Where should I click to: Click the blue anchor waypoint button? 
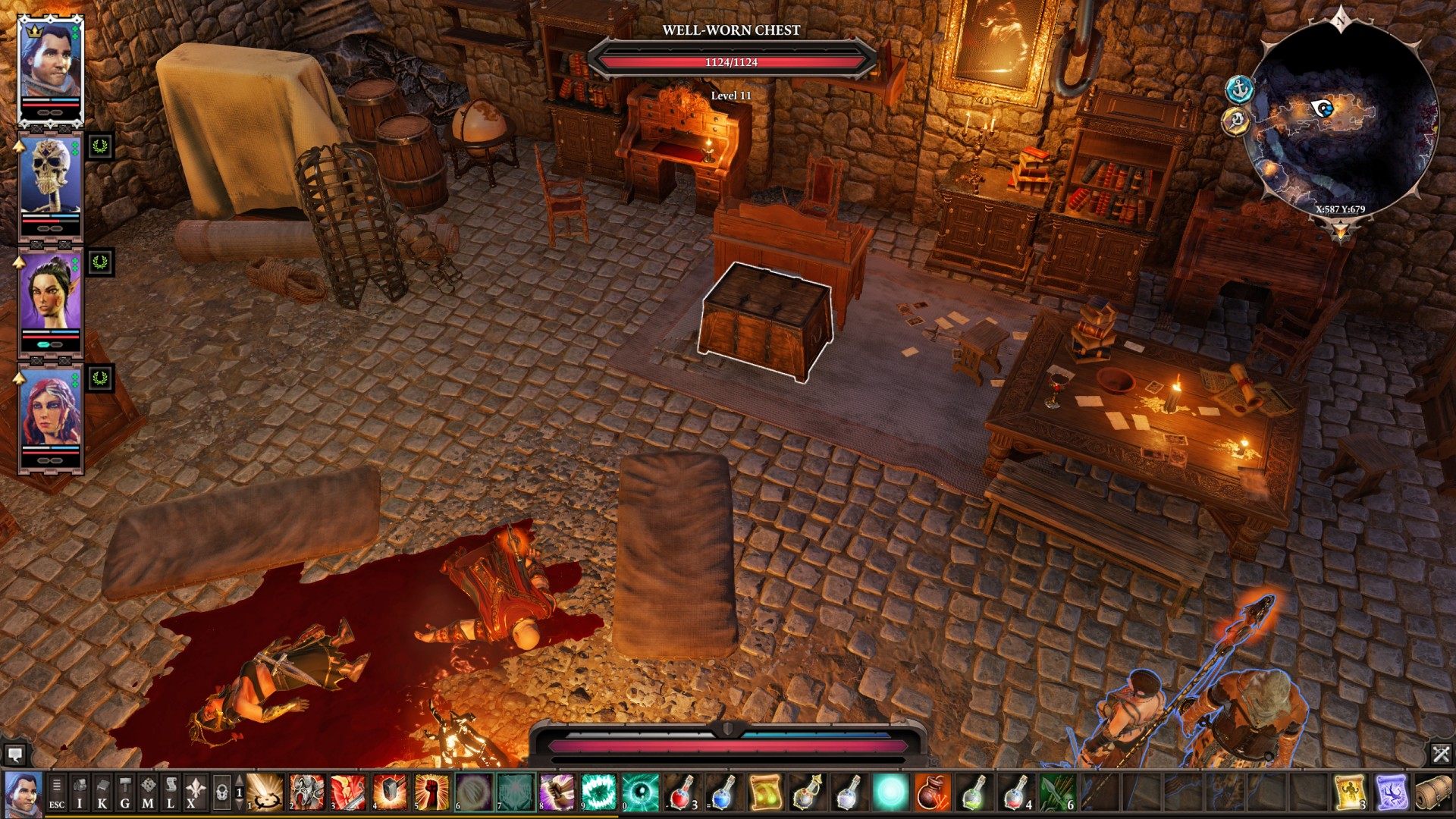[1239, 89]
